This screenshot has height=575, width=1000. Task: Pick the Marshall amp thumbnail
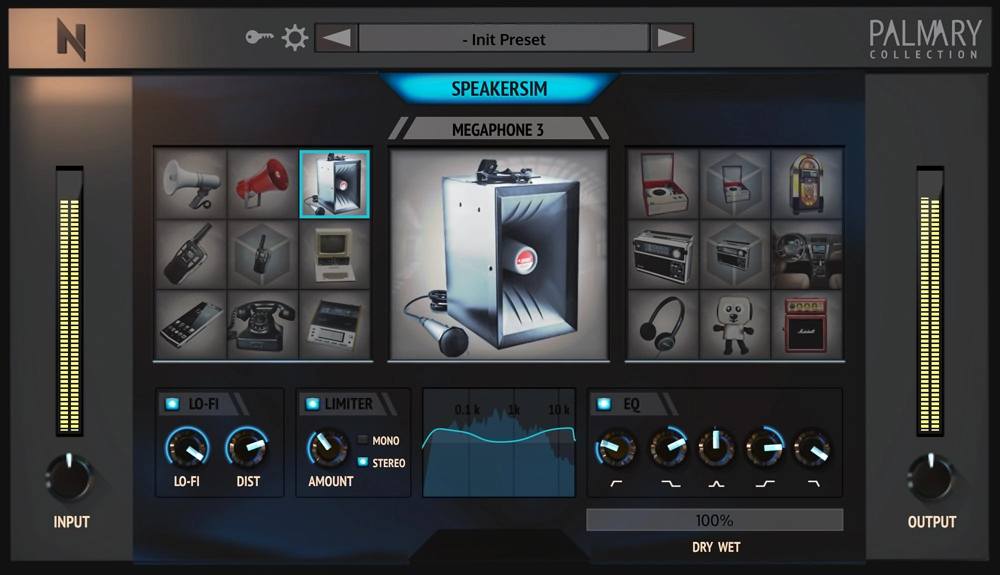pyautogui.click(x=806, y=324)
